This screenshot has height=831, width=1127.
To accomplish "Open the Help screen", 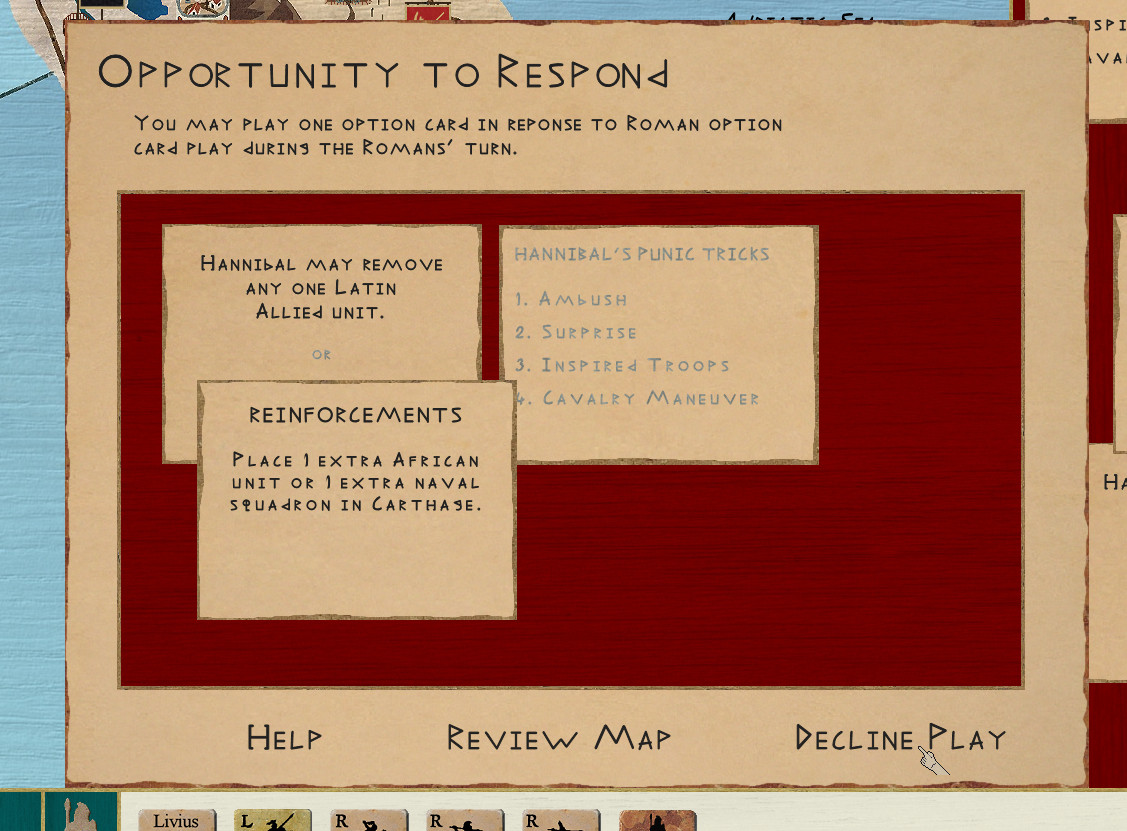I will click(284, 739).
